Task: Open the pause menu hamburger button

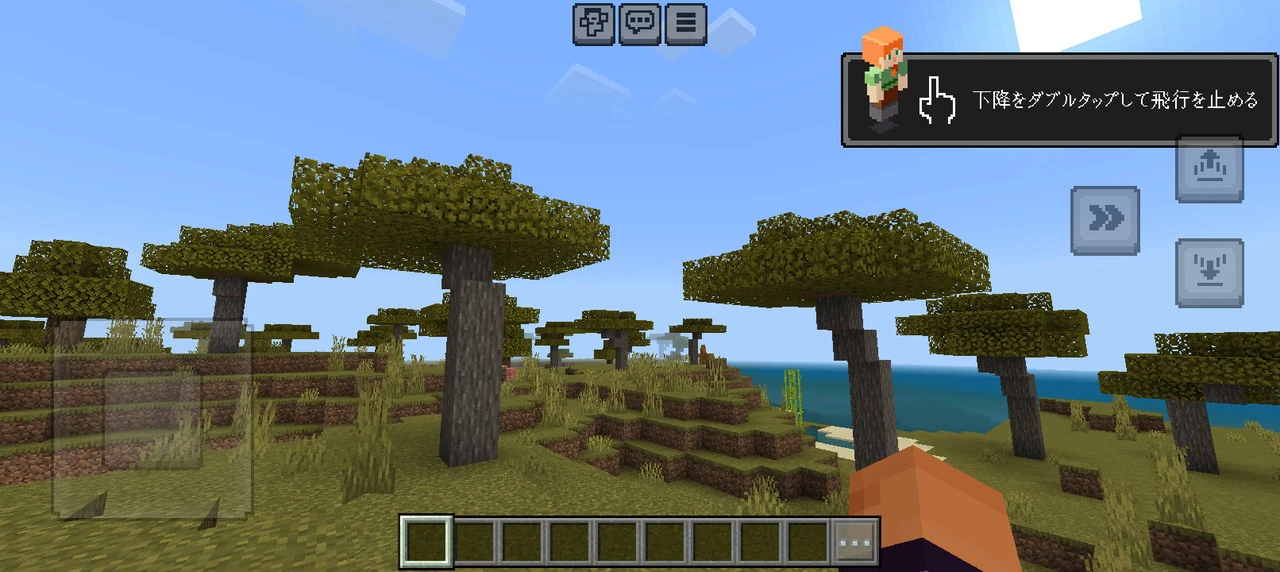Action: coord(685,24)
